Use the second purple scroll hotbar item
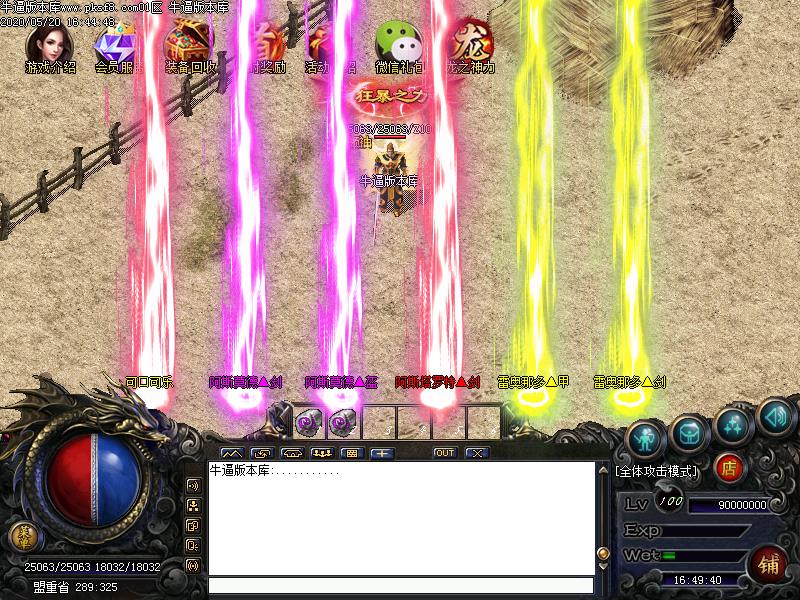The image size is (800, 600). pos(343,422)
